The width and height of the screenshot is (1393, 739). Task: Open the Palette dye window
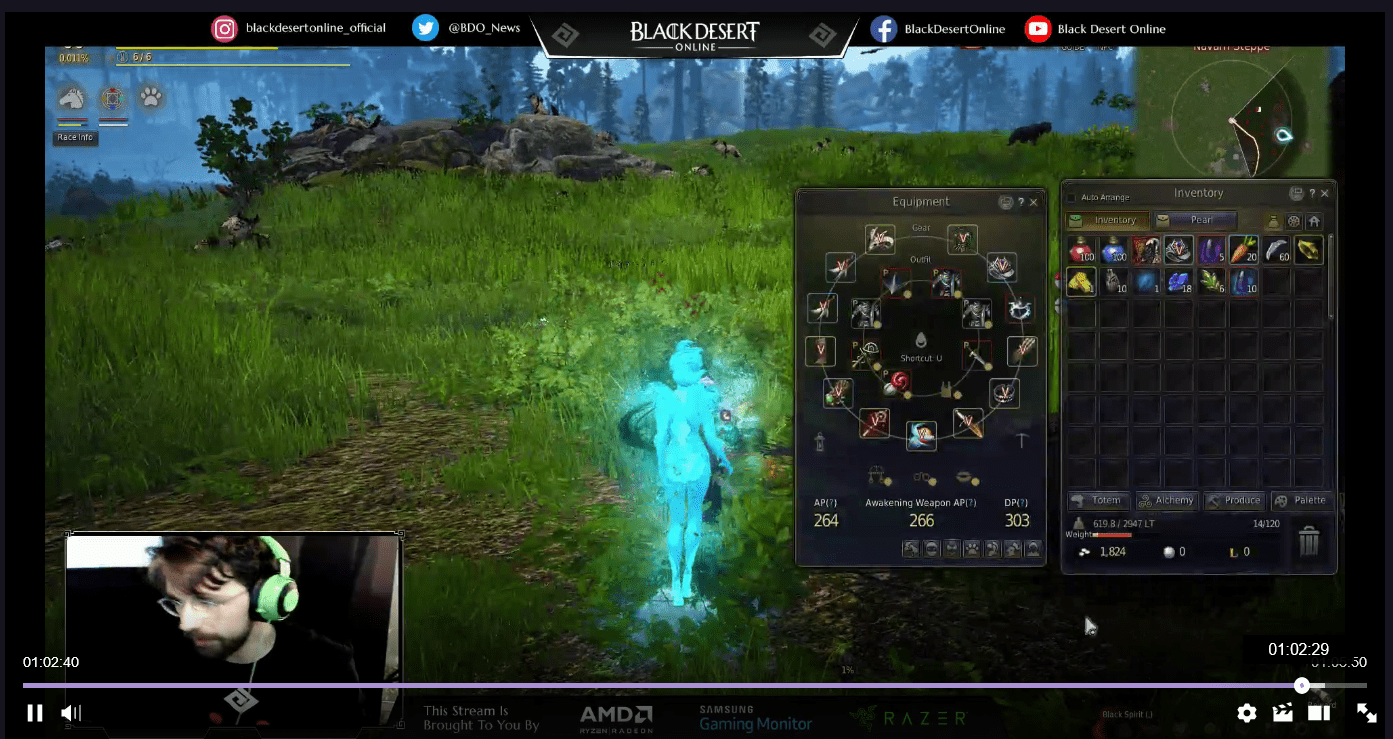click(x=1302, y=500)
